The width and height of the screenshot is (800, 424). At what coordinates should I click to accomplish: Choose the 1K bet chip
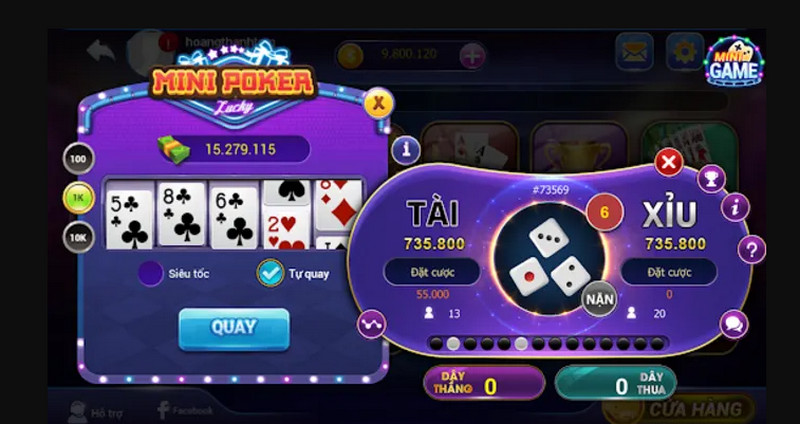[x=78, y=197]
